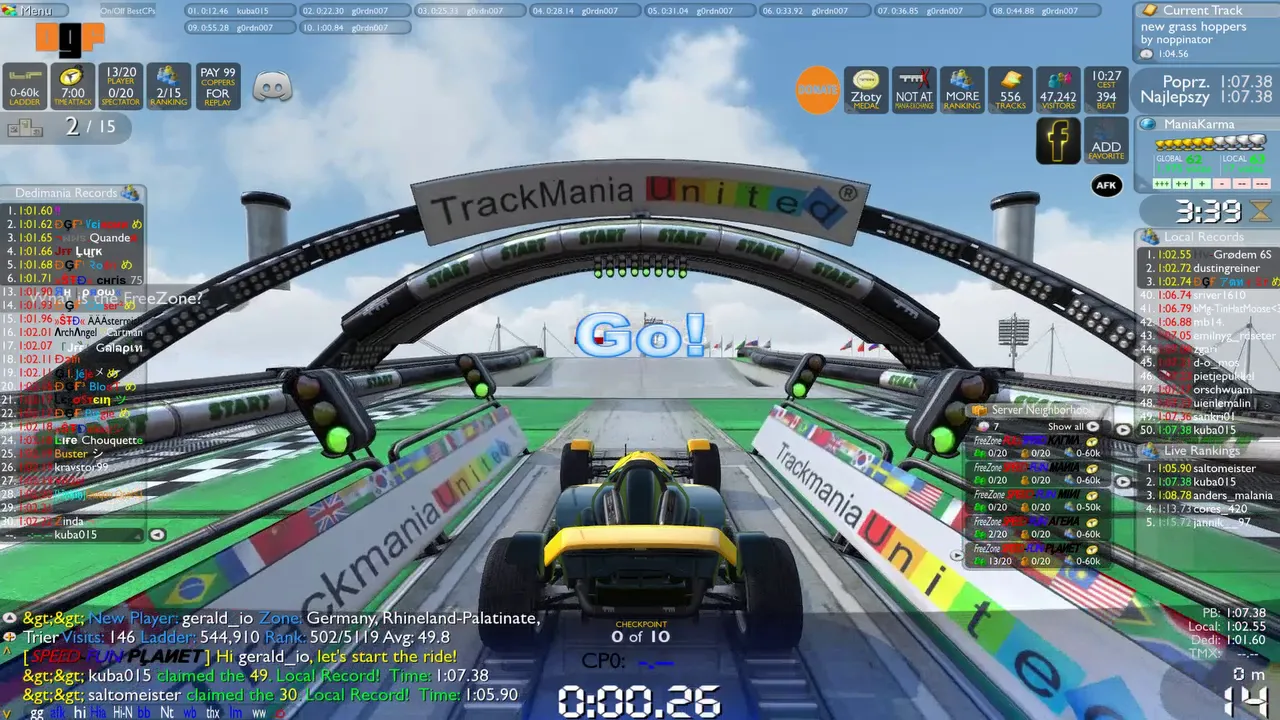Click the Facebook icon
The height and width of the screenshot is (720, 1280).
click(x=1058, y=141)
